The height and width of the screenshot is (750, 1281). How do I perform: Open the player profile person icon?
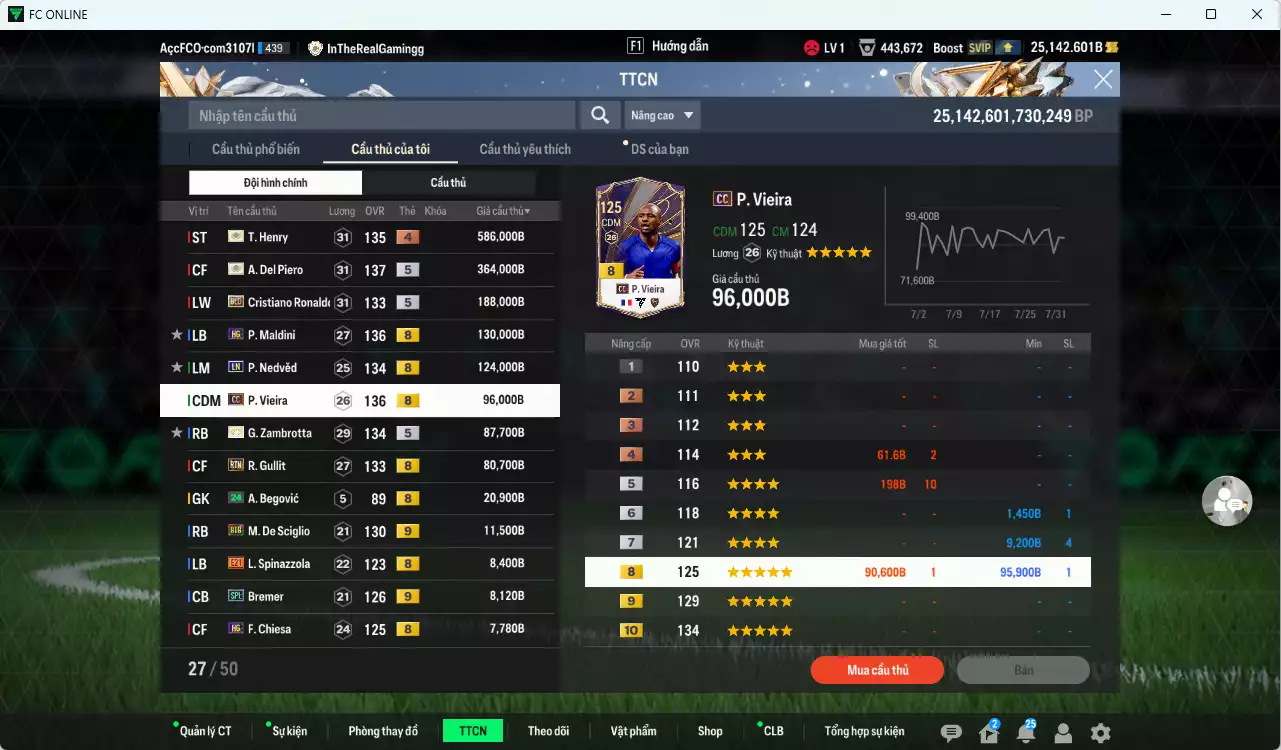pyautogui.click(x=1062, y=732)
